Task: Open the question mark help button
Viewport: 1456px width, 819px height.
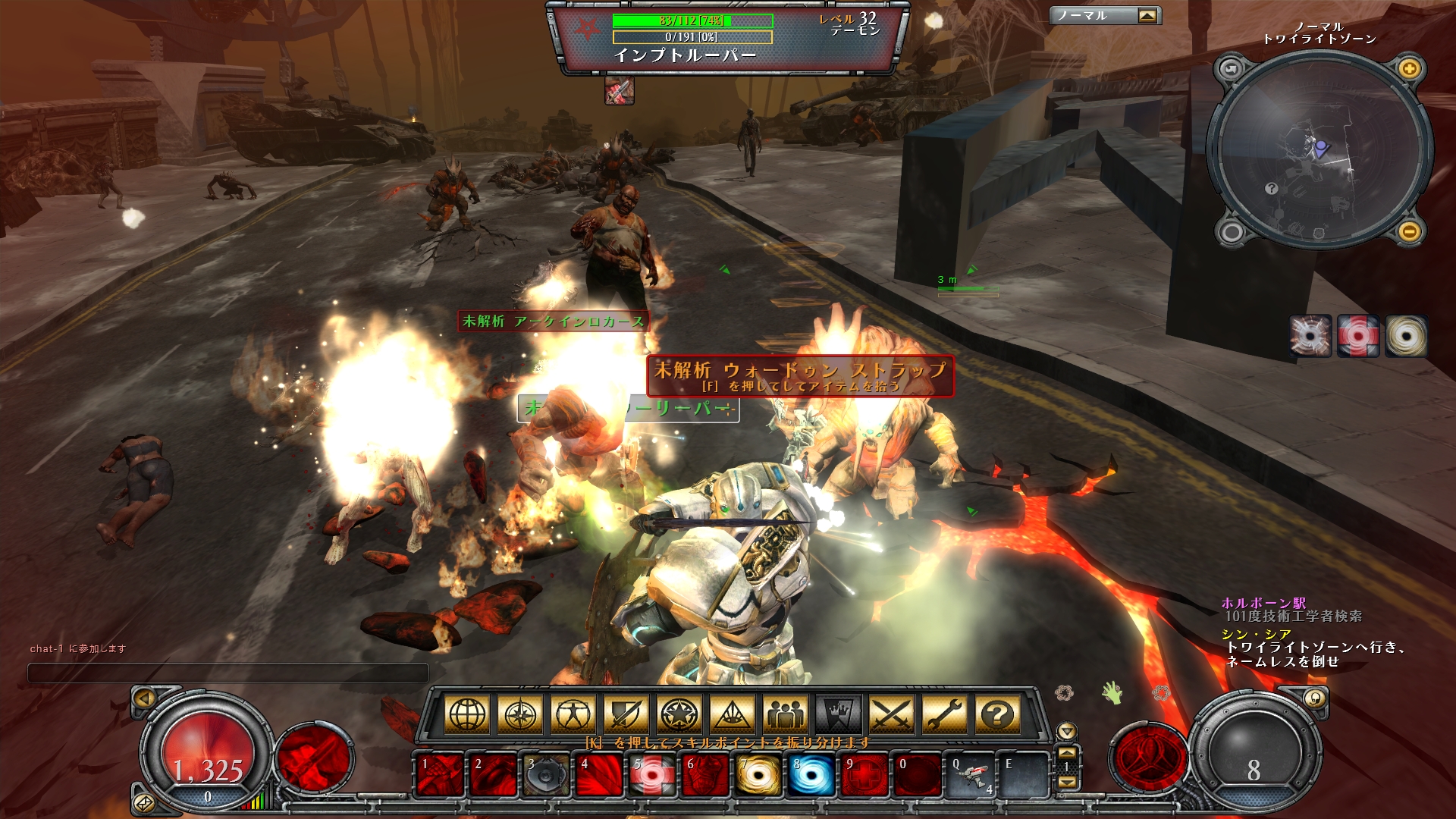Action: point(998,714)
